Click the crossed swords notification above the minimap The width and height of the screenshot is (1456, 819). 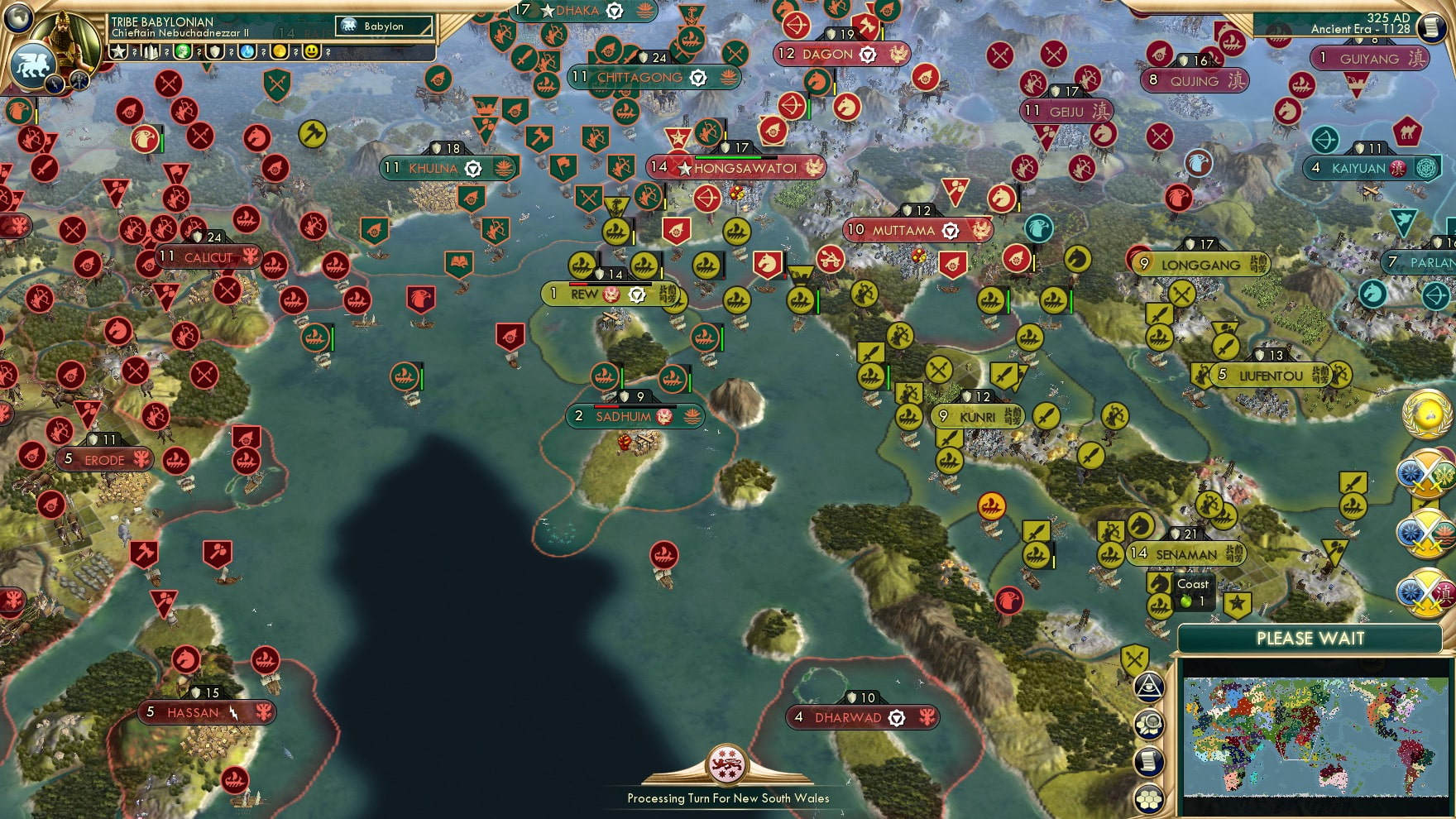click(1135, 659)
